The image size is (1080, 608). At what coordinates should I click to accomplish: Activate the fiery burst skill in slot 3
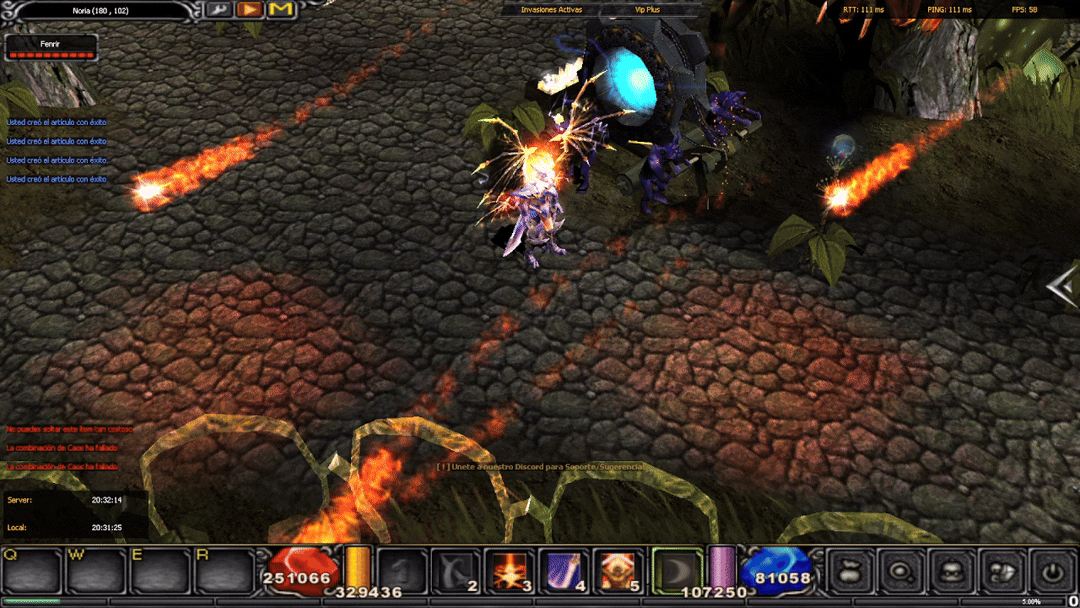click(510, 571)
